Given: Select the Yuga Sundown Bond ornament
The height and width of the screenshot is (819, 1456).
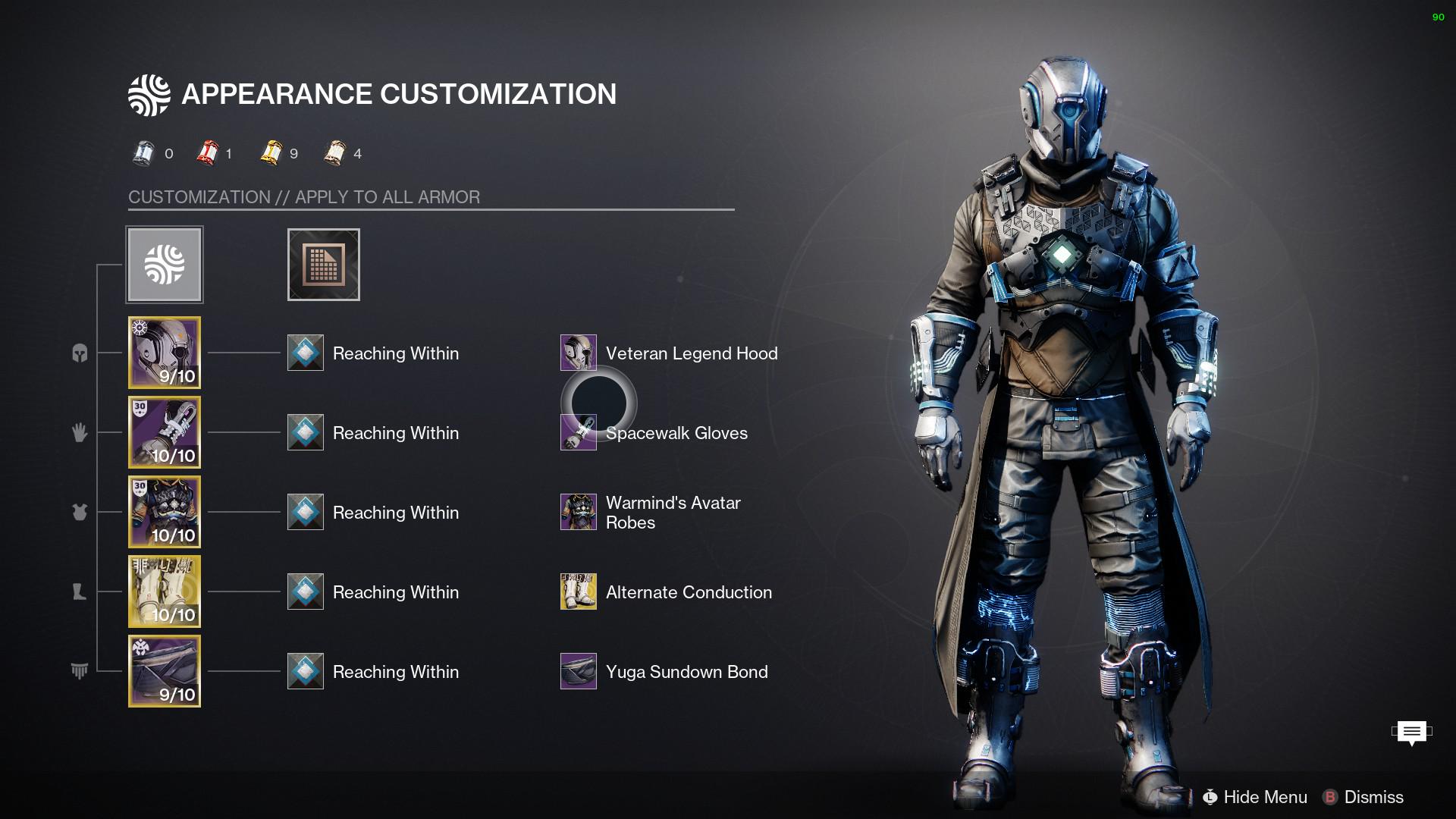Looking at the screenshot, I should pos(579,671).
